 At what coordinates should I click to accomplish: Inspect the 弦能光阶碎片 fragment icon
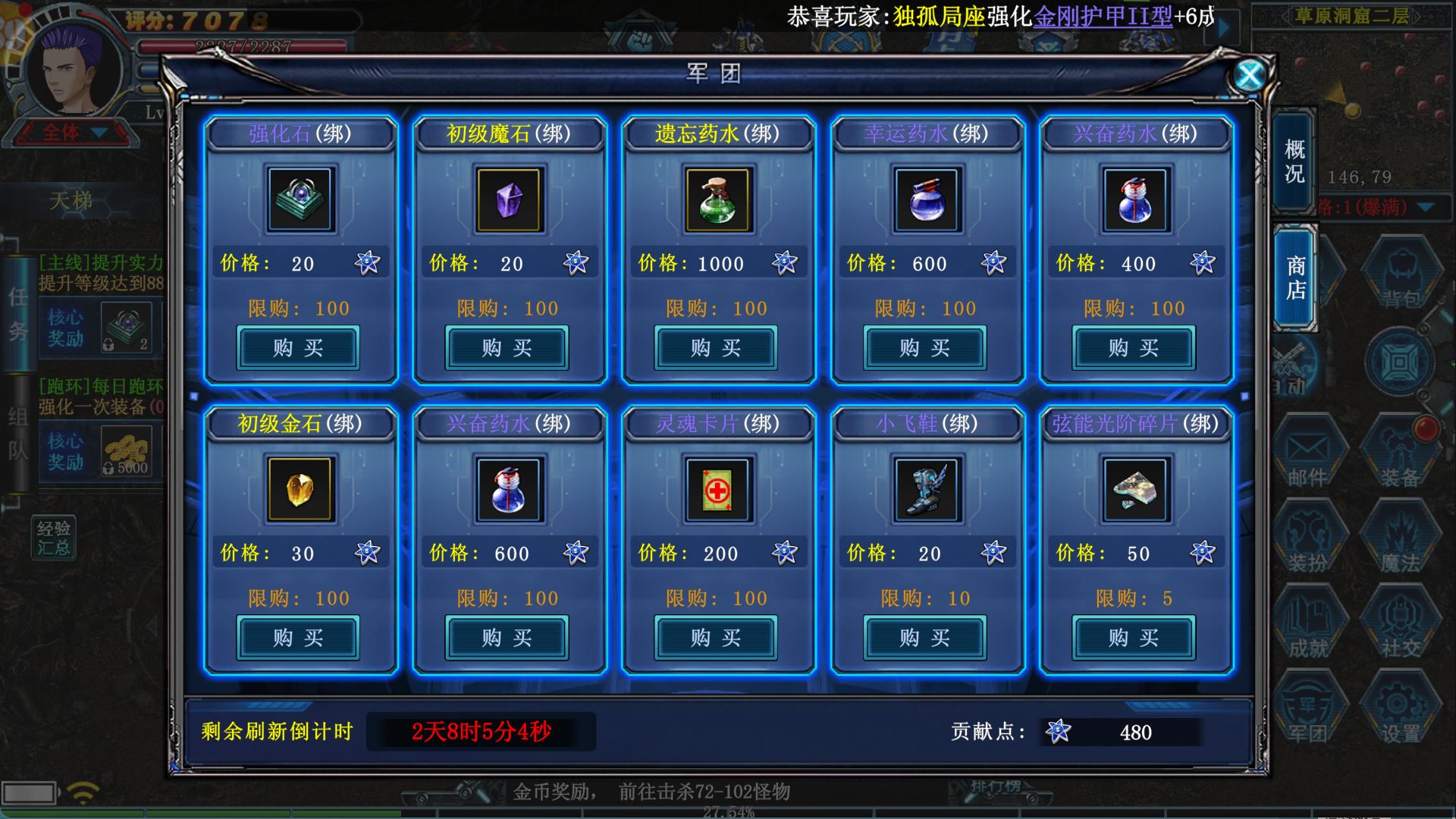tap(1135, 490)
